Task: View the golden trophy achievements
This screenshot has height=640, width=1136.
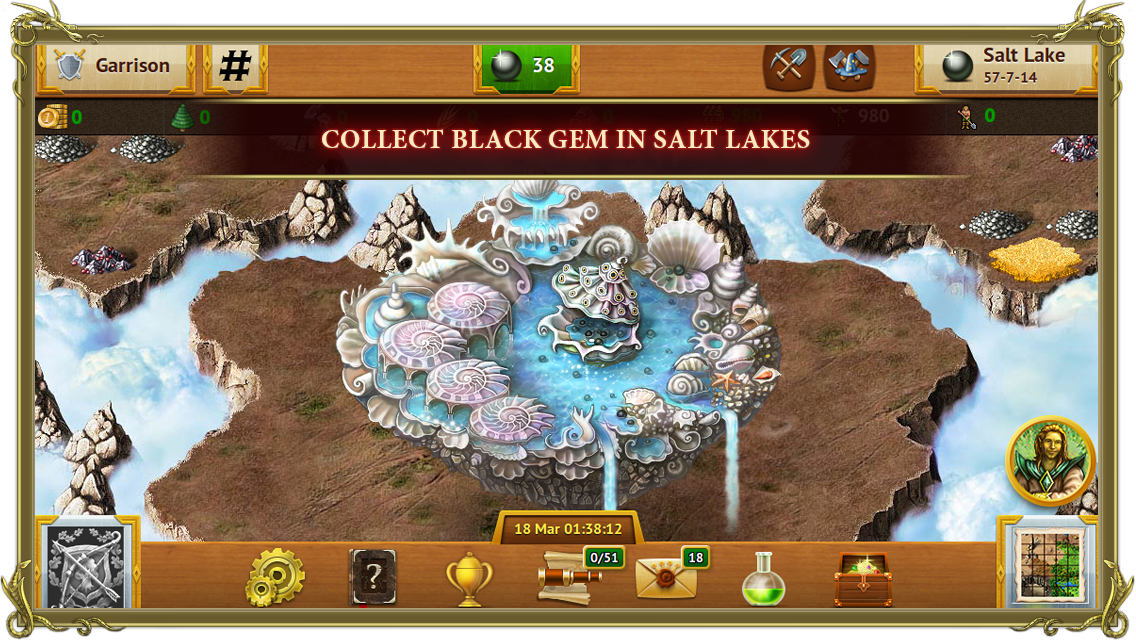Action: 468,578
